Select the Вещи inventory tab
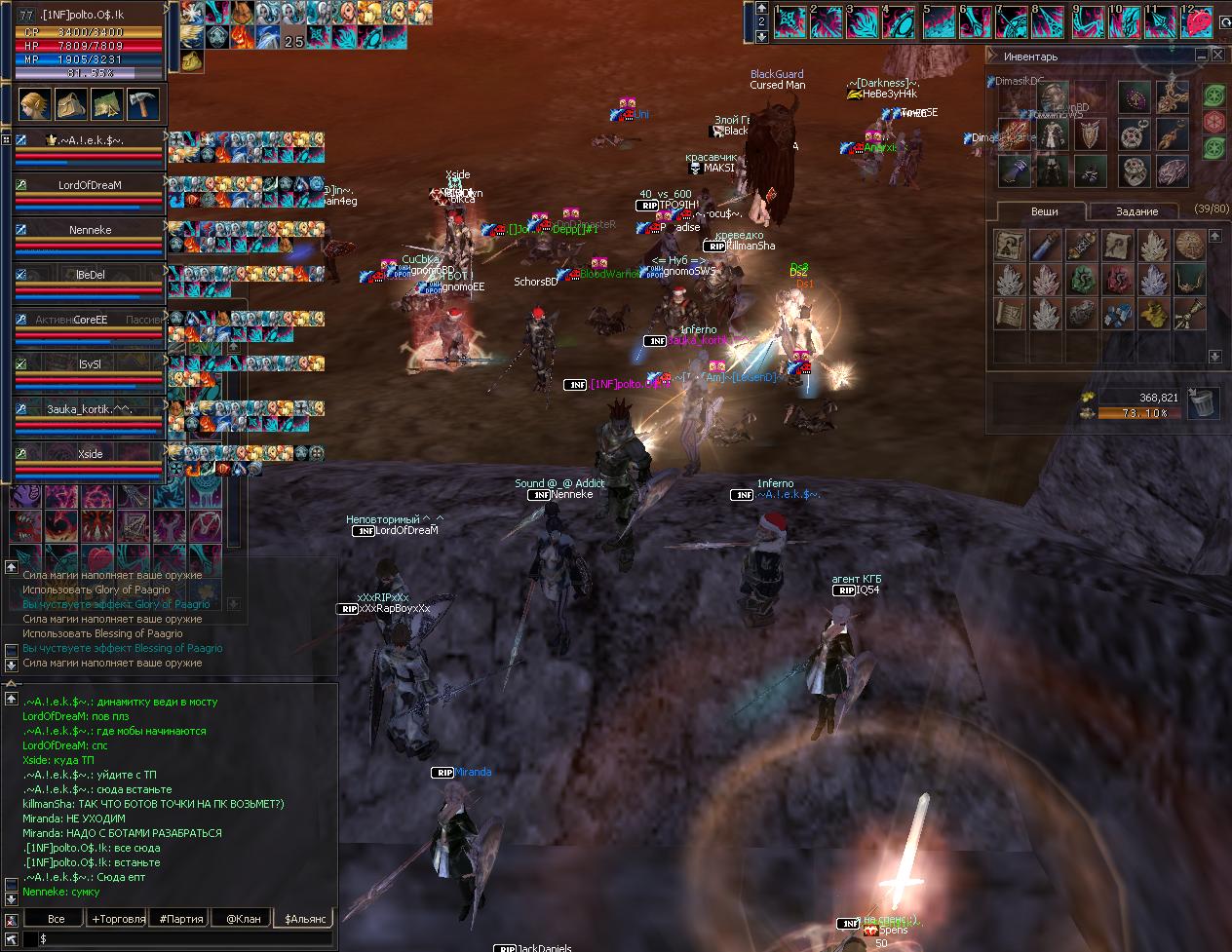 click(1044, 210)
